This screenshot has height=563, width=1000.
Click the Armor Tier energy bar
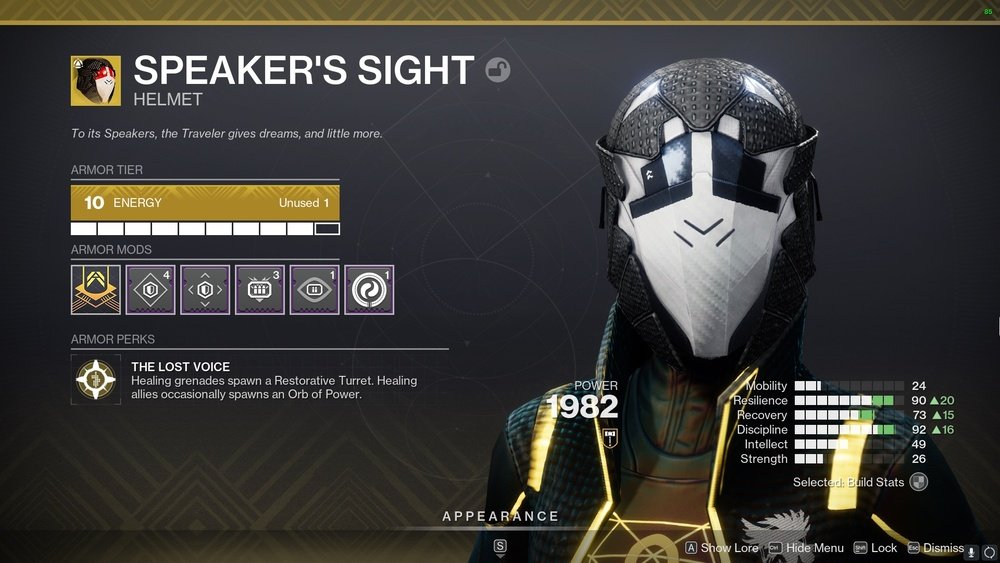pos(205,203)
